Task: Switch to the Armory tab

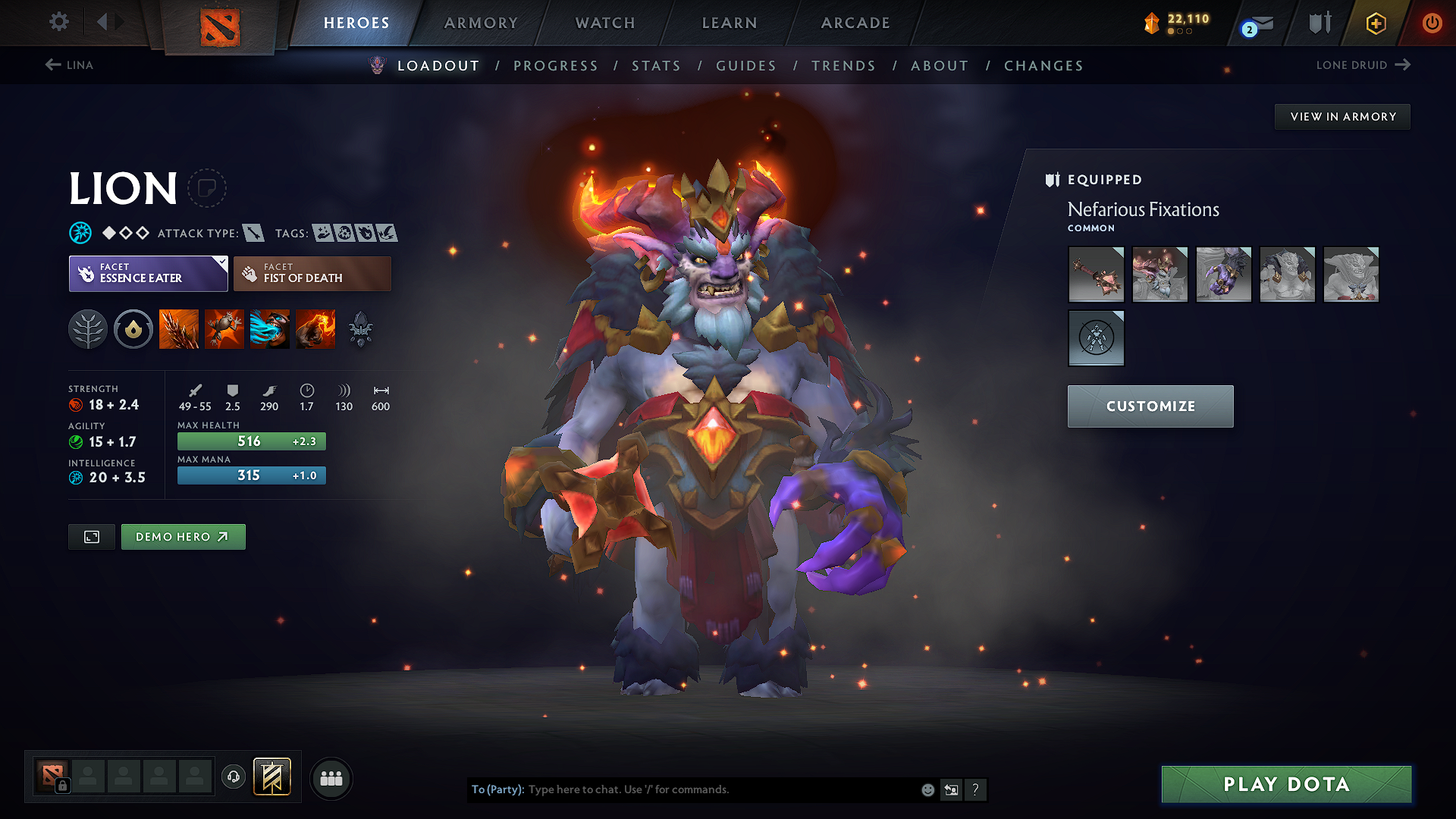Action: (480, 23)
